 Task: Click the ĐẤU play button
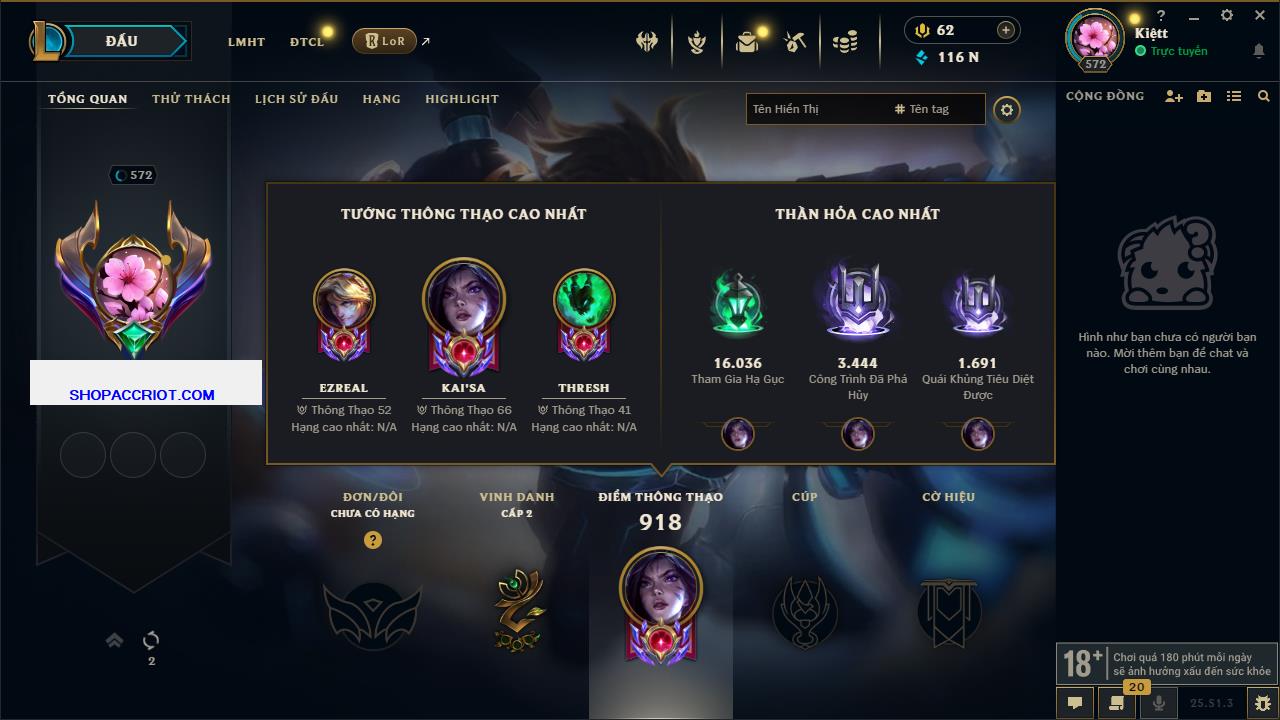122,41
